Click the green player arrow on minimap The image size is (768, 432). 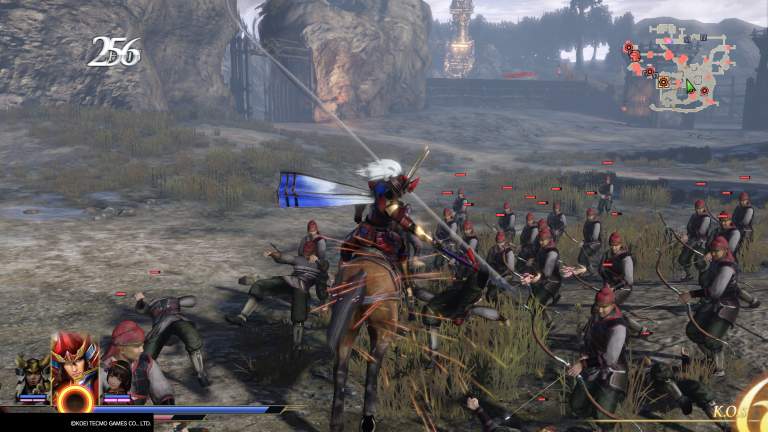689,87
